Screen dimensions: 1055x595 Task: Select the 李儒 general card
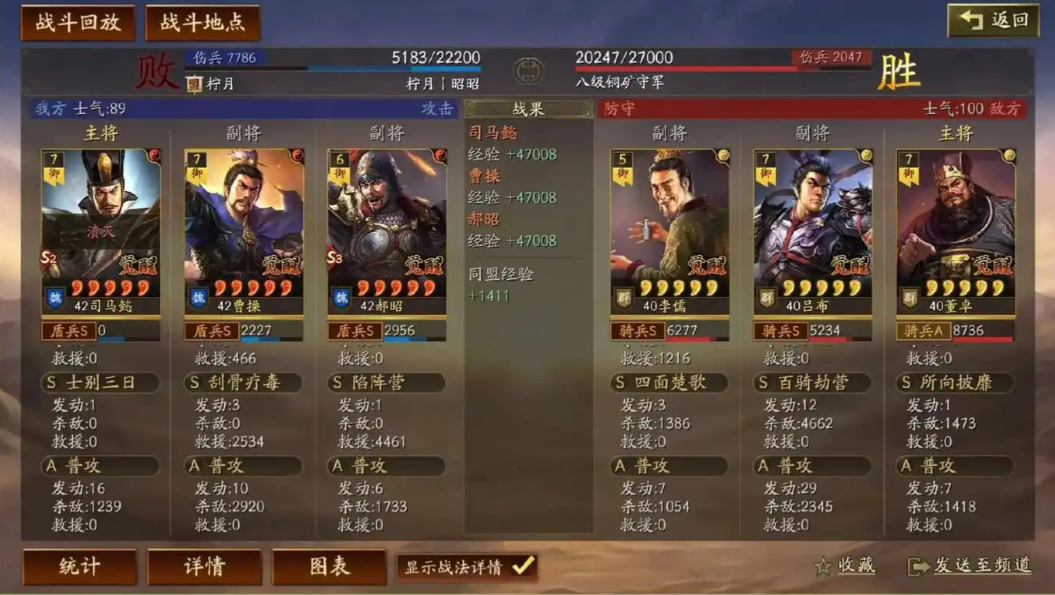click(670, 230)
